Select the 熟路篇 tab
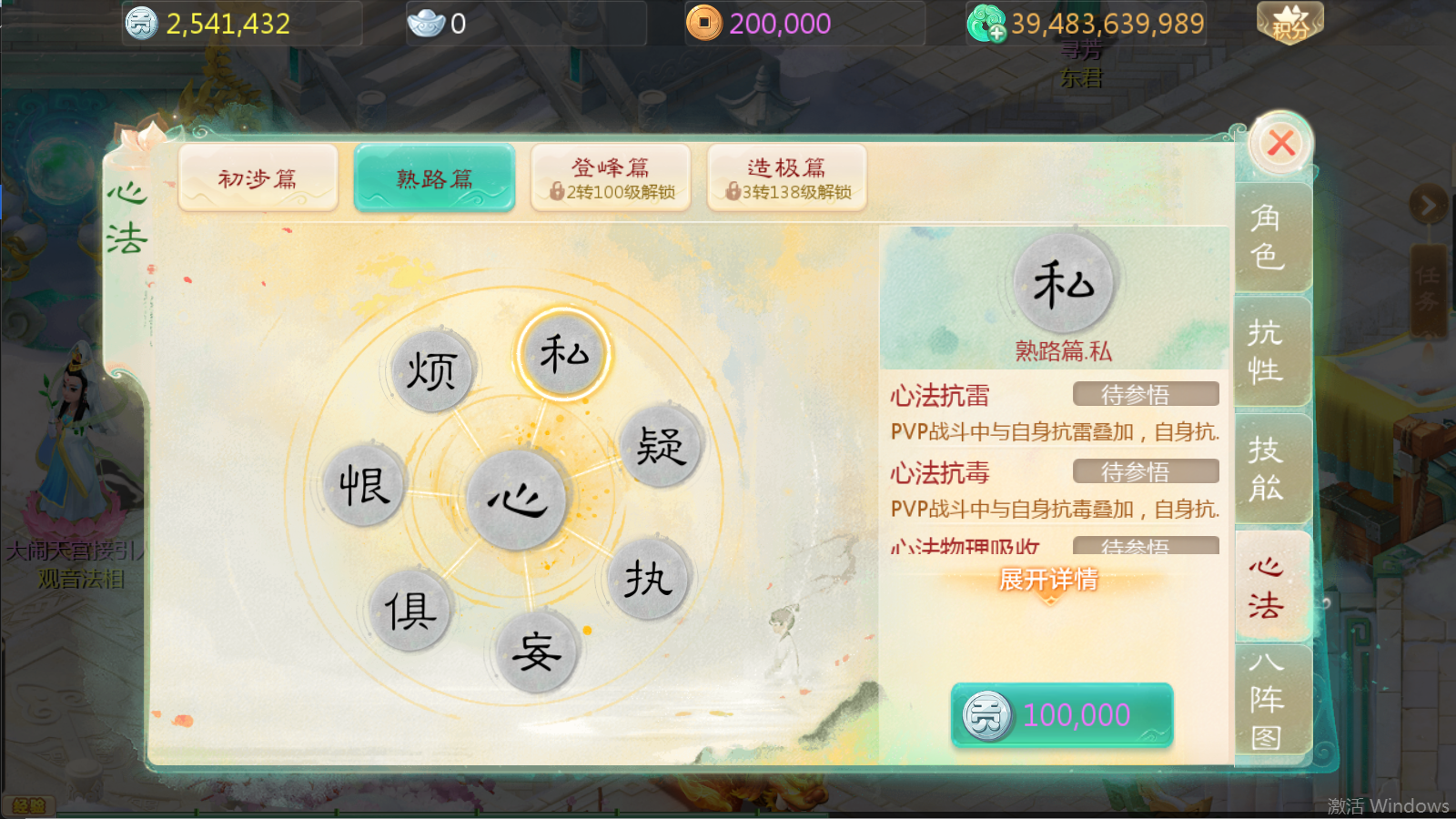The width and height of the screenshot is (1456, 819). (x=435, y=177)
